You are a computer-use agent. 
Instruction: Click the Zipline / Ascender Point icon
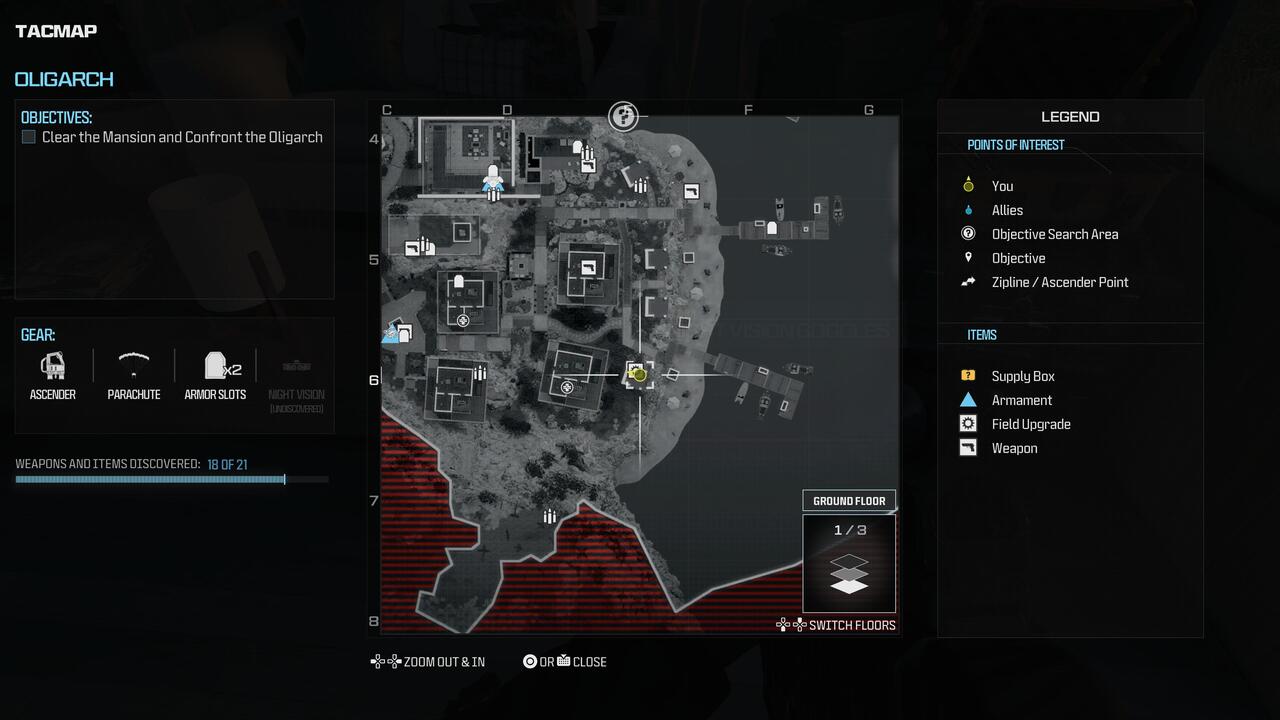point(967,282)
